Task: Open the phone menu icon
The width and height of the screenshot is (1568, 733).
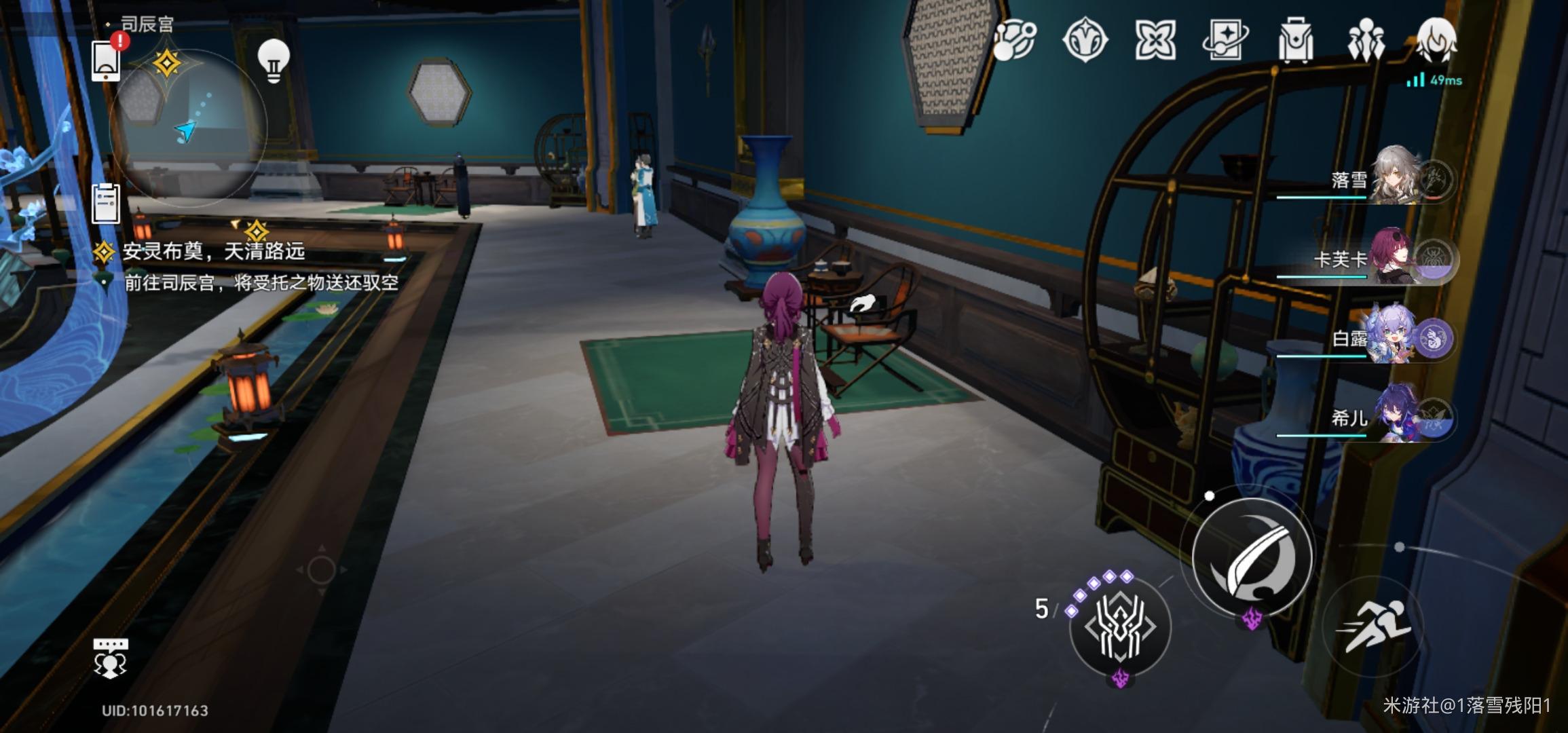Action: pyautogui.click(x=106, y=61)
